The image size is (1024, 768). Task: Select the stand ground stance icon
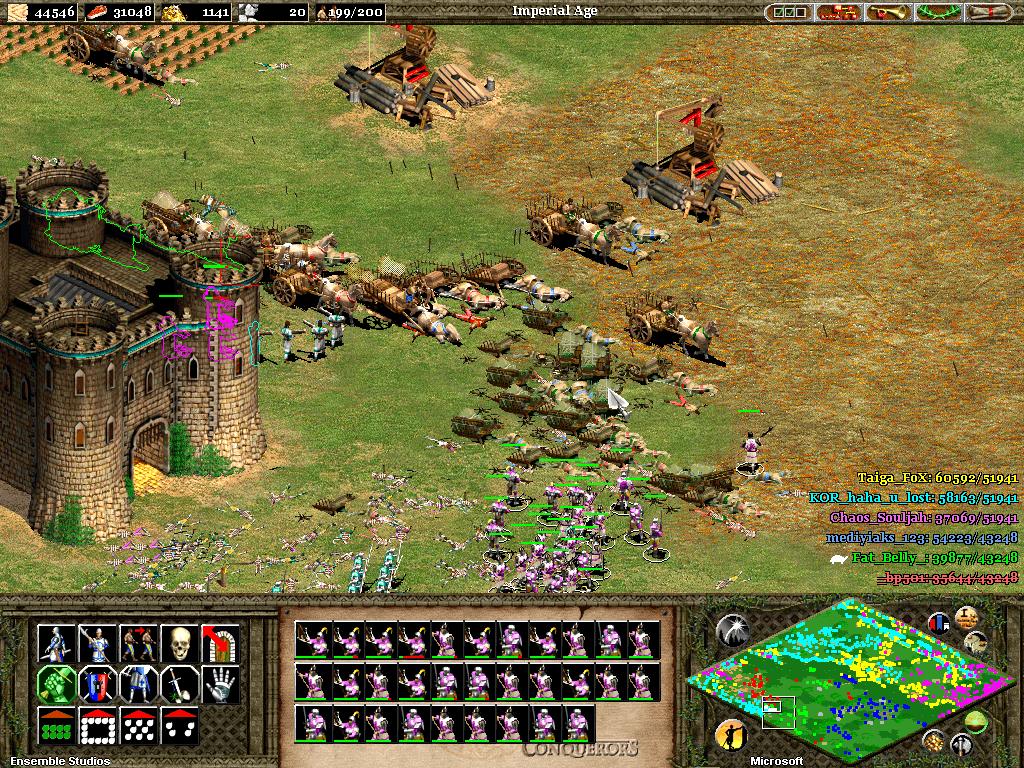pos(138,684)
